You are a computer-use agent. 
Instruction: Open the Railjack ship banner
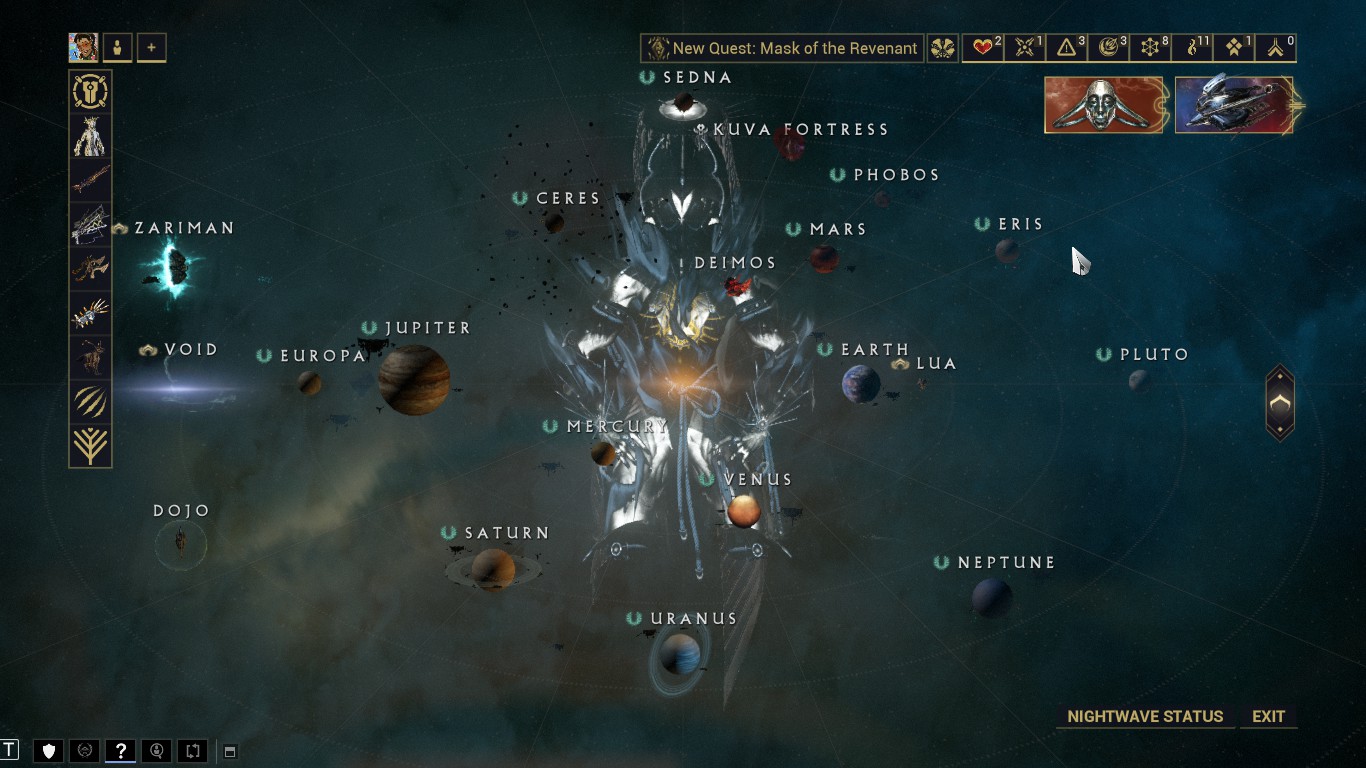click(1234, 105)
